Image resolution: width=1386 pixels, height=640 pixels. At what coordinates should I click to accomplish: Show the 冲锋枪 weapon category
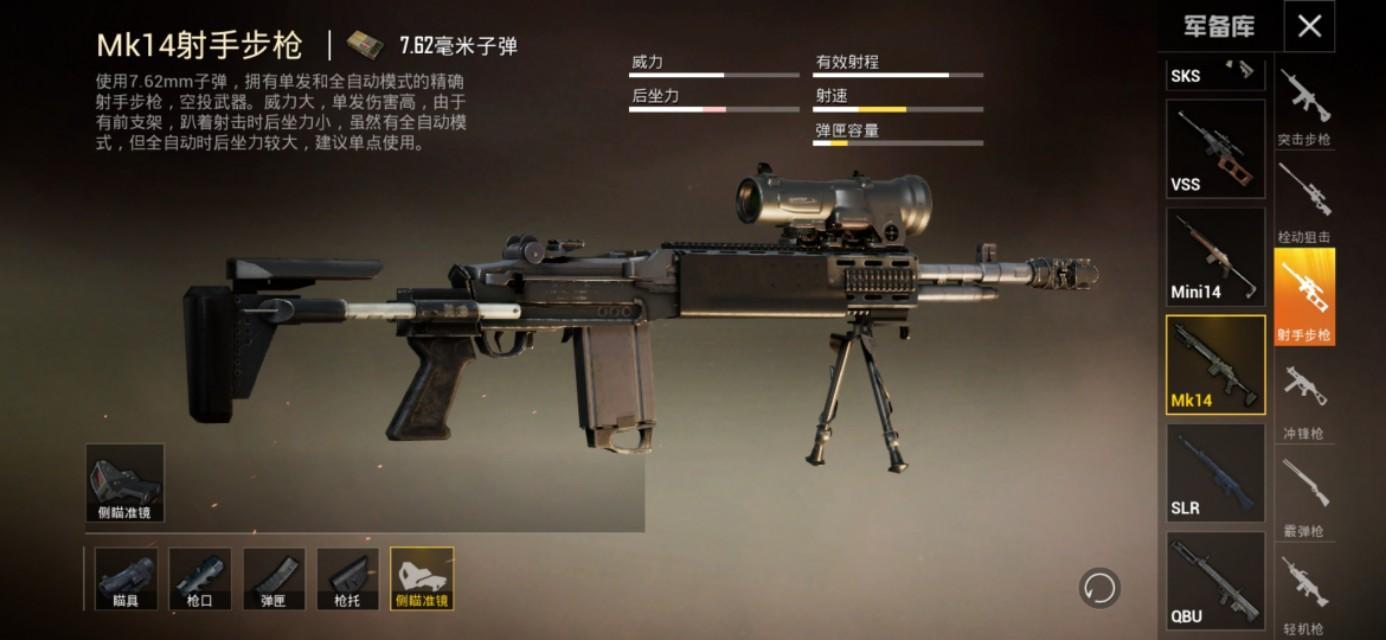point(1304,400)
